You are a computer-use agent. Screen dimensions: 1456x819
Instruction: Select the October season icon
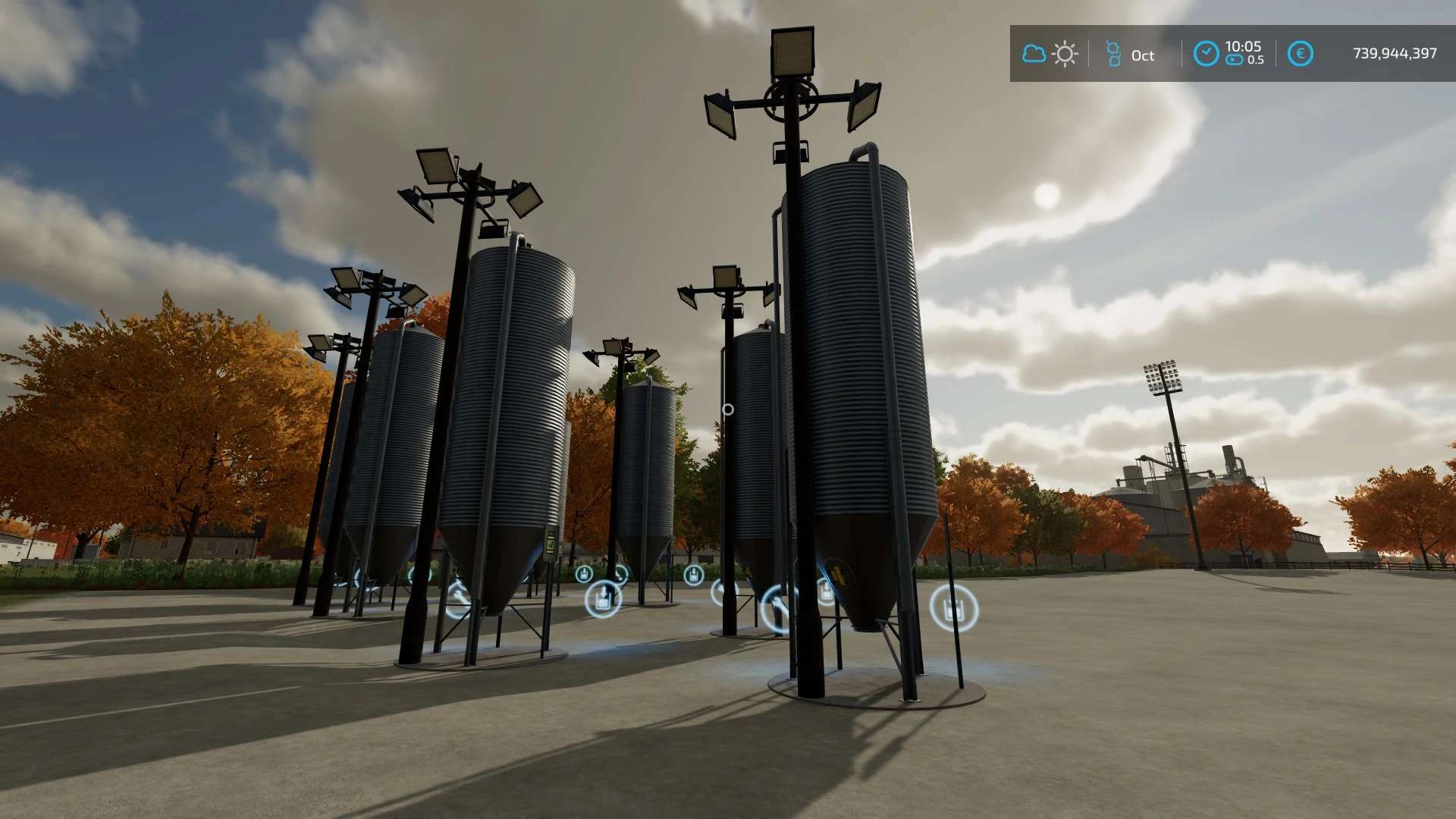1113,54
